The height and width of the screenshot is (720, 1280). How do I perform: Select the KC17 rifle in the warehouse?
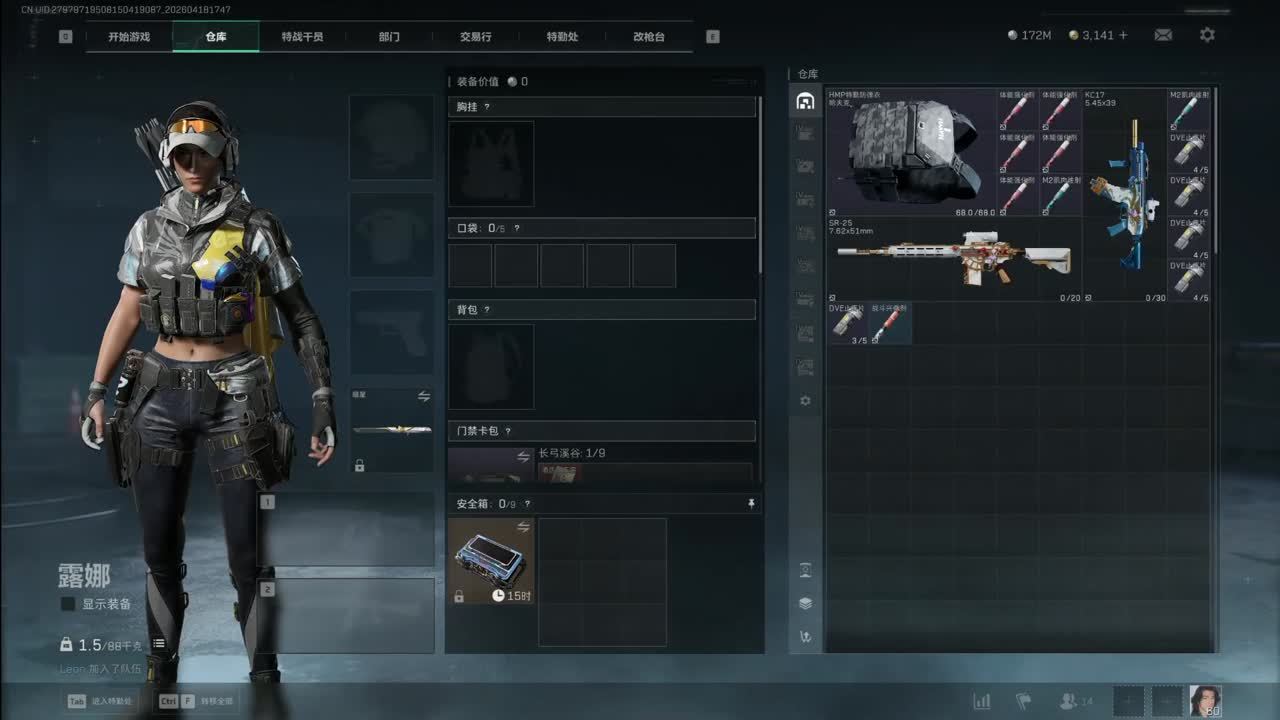pyautogui.click(x=1125, y=195)
